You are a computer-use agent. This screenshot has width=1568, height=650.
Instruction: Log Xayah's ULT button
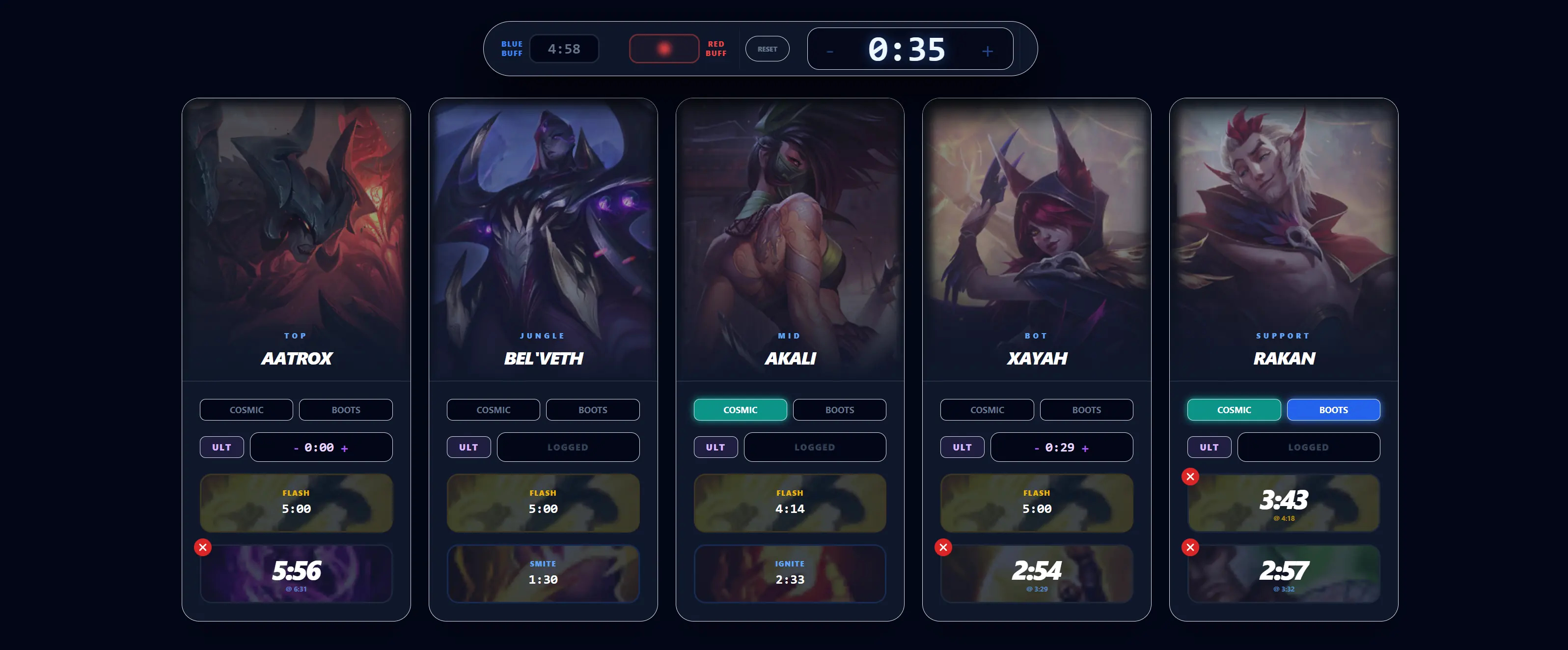[962, 447]
